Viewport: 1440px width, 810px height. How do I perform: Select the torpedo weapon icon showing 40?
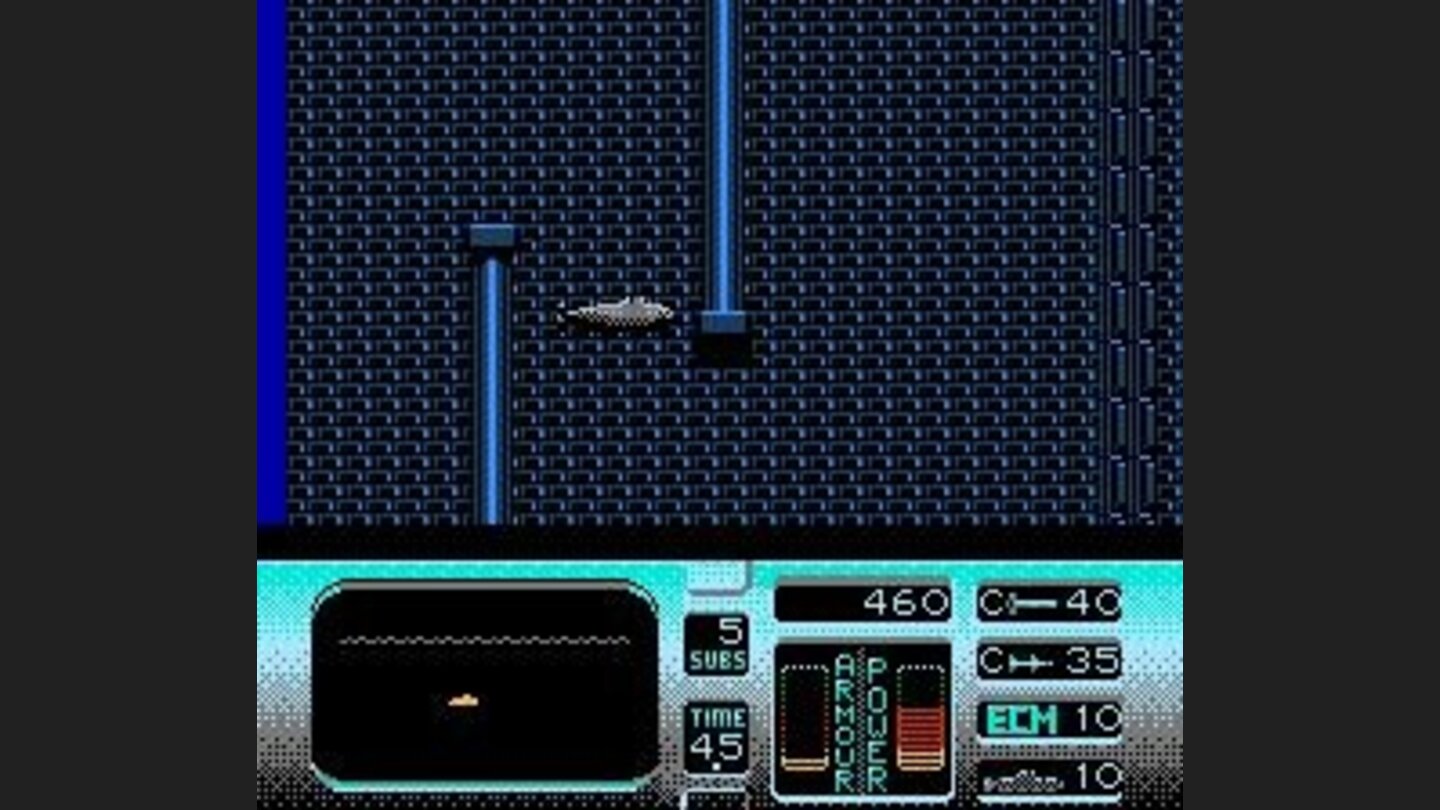[x=1048, y=601]
